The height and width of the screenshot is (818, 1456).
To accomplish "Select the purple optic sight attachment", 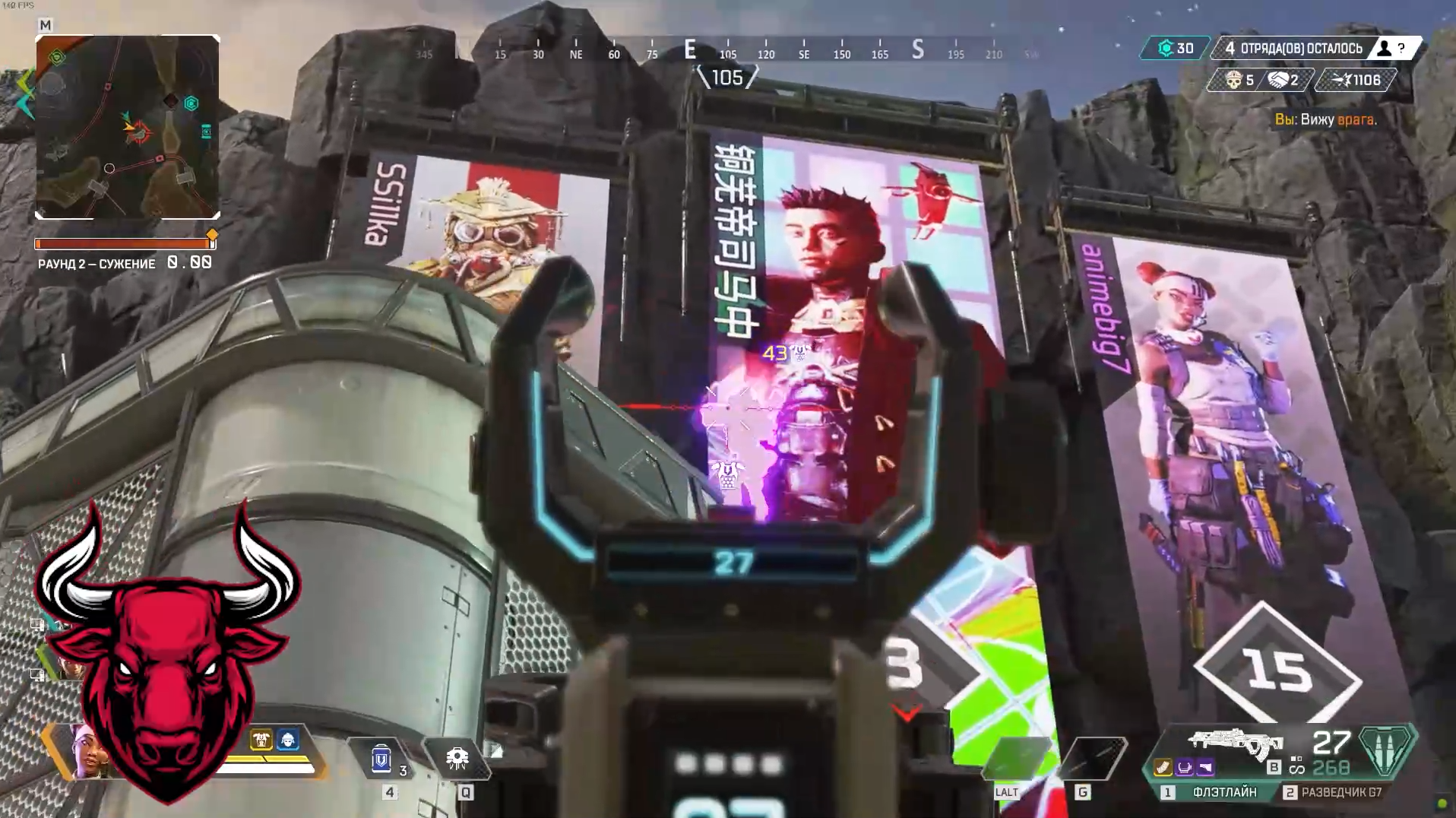I will pos(1184,768).
